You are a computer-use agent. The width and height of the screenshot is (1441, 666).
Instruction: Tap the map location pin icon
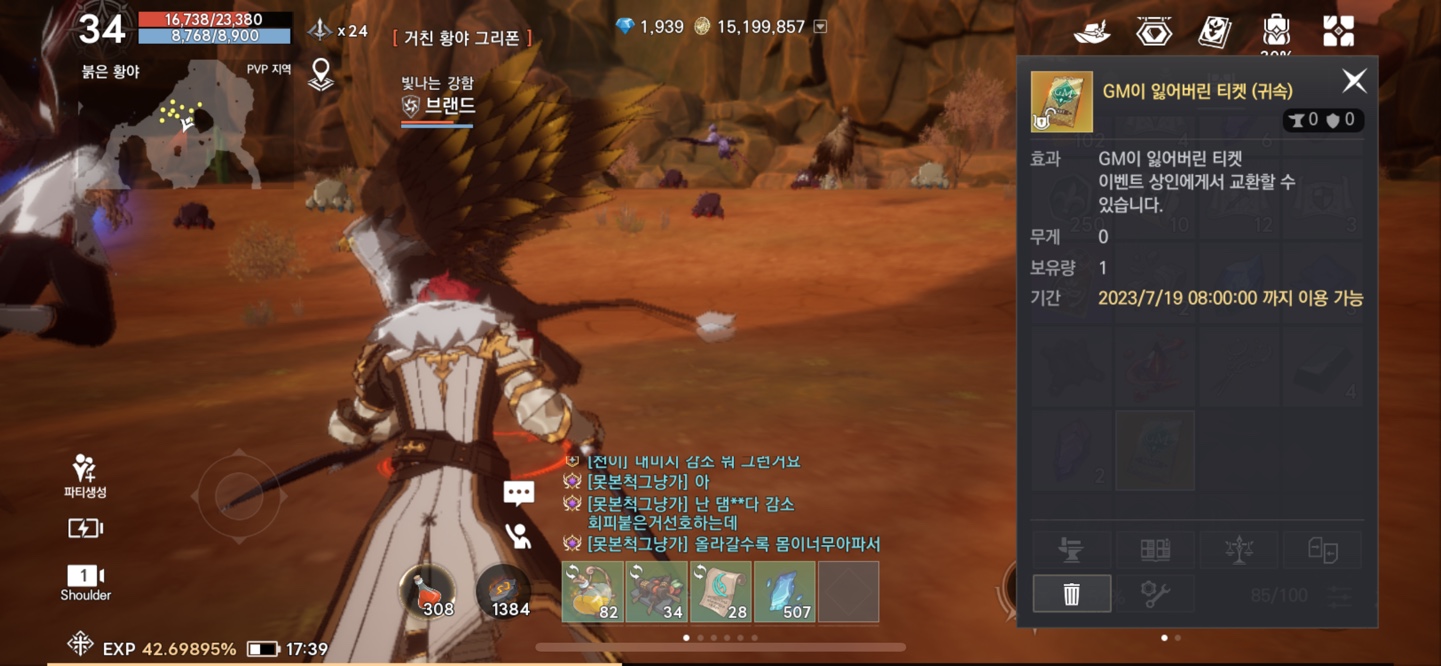[x=321, y=74]
